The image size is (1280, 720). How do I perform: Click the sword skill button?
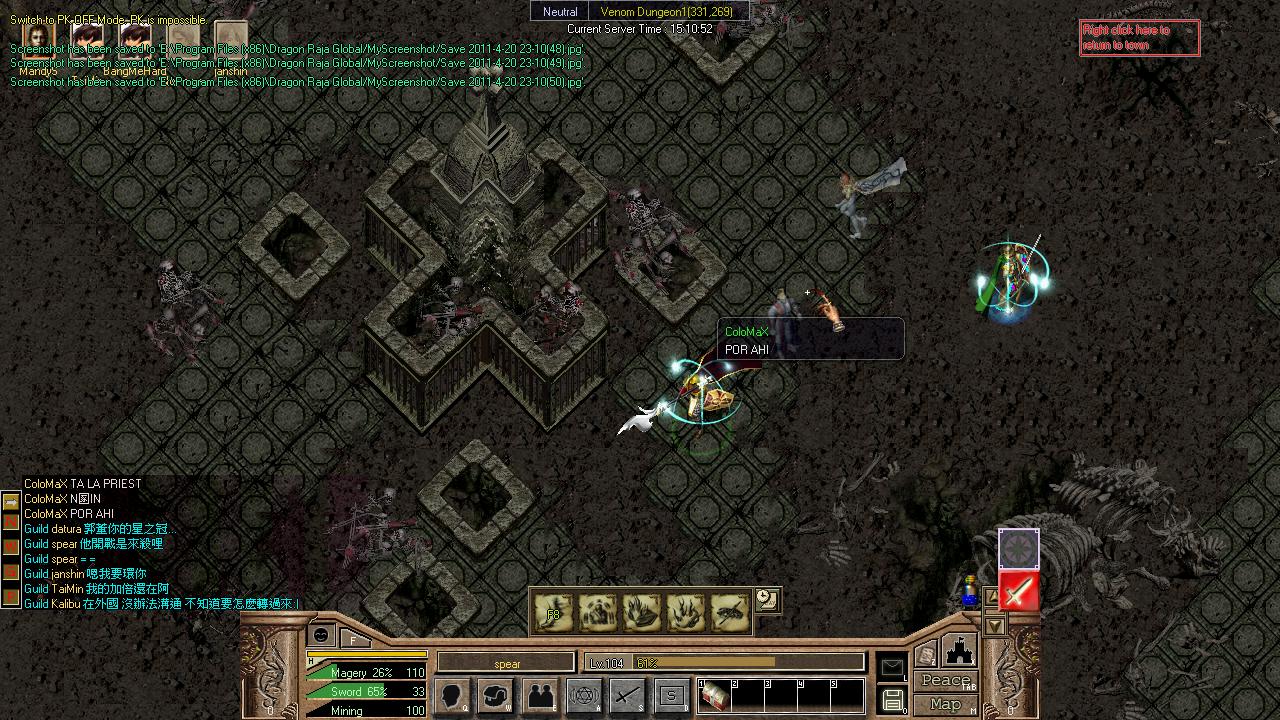[x=628, y=696]
